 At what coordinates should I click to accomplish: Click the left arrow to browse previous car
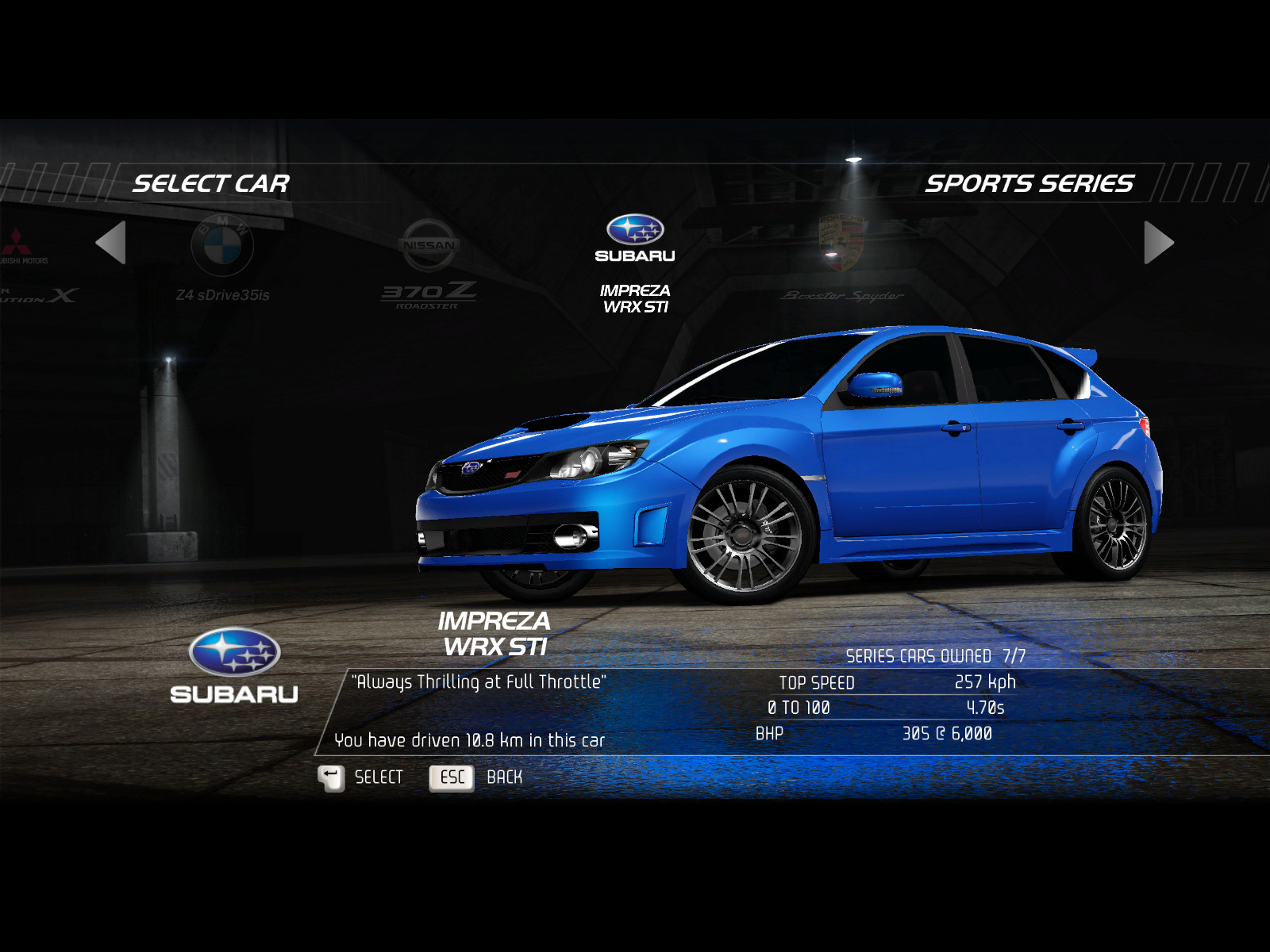(x=112, y=243)
